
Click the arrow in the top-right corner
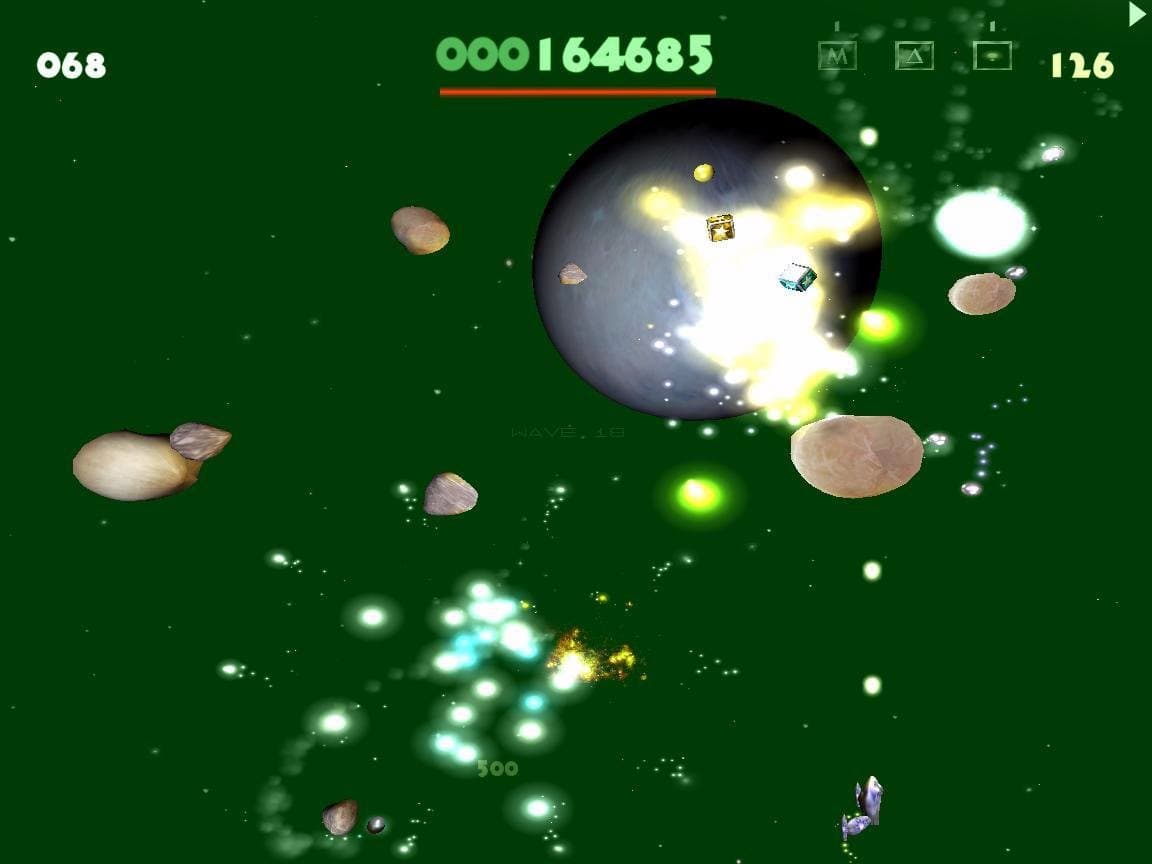pyautogui.click(x=1137, y=14)
